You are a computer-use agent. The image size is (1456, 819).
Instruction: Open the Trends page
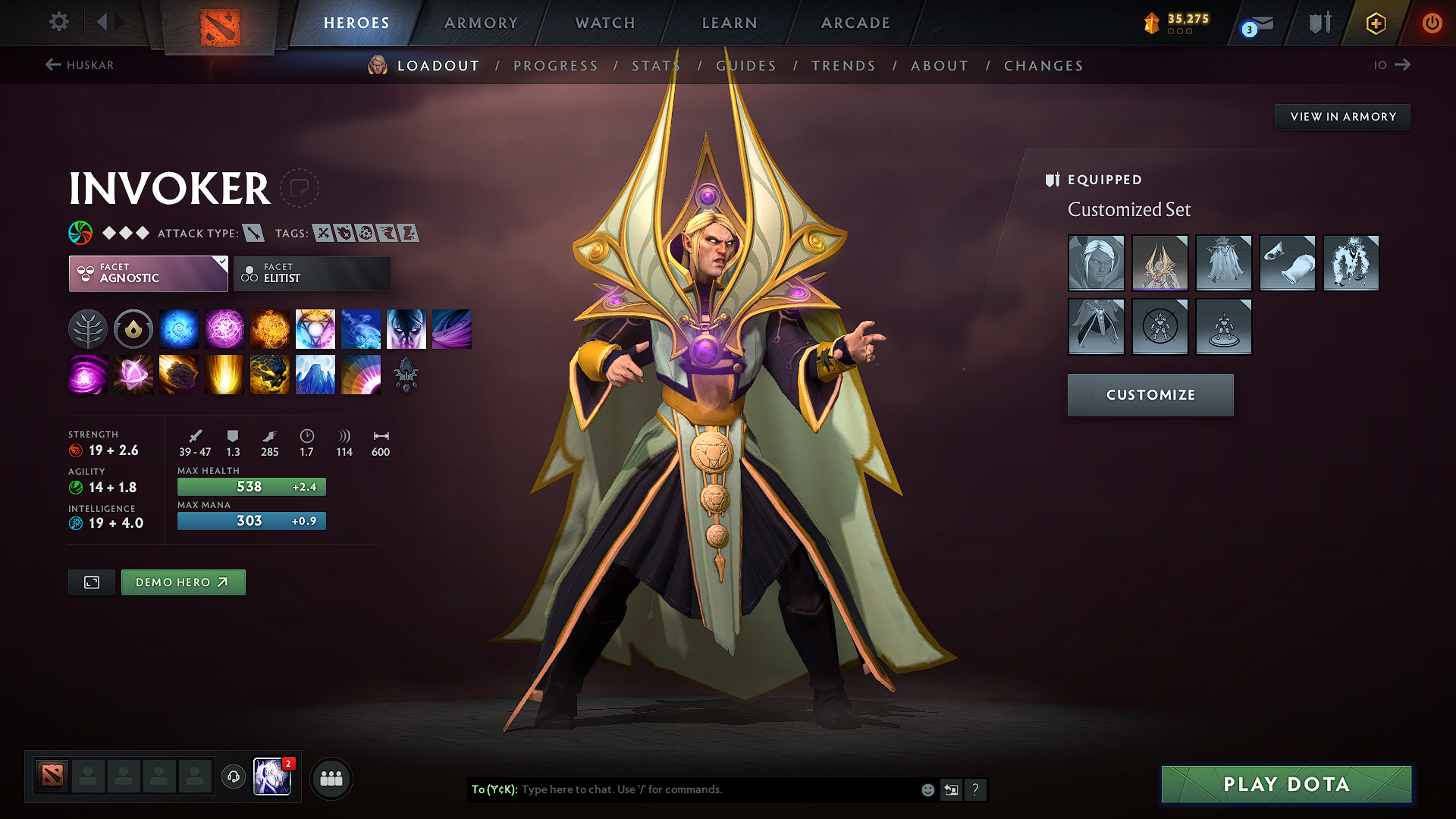(843, 66)
